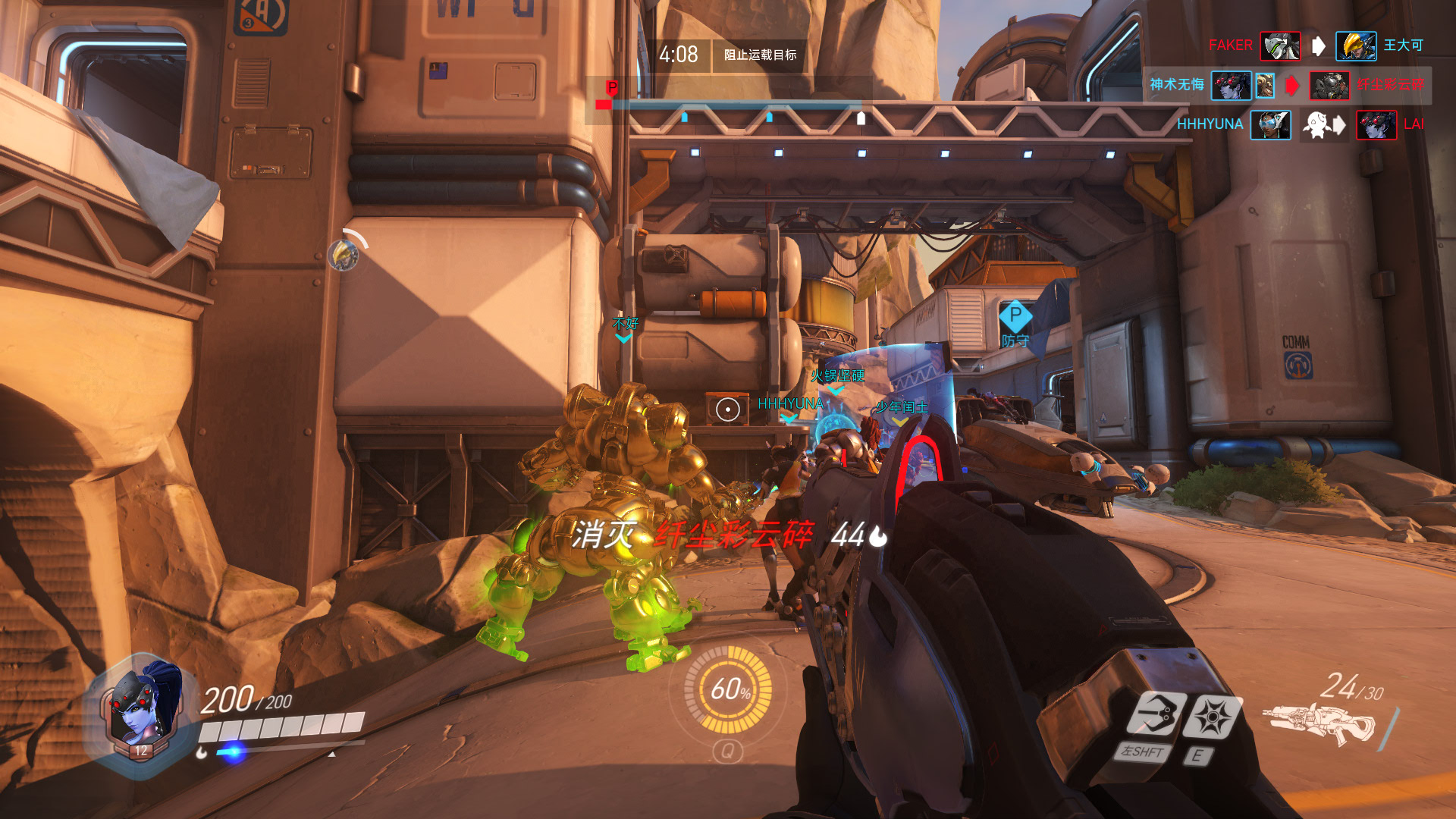Image resolution: width=1456 pixels, height=819 pixels.
Task: Click 神术无悔's hero portrait in kill feed
Action: (x=1230, y=85)
